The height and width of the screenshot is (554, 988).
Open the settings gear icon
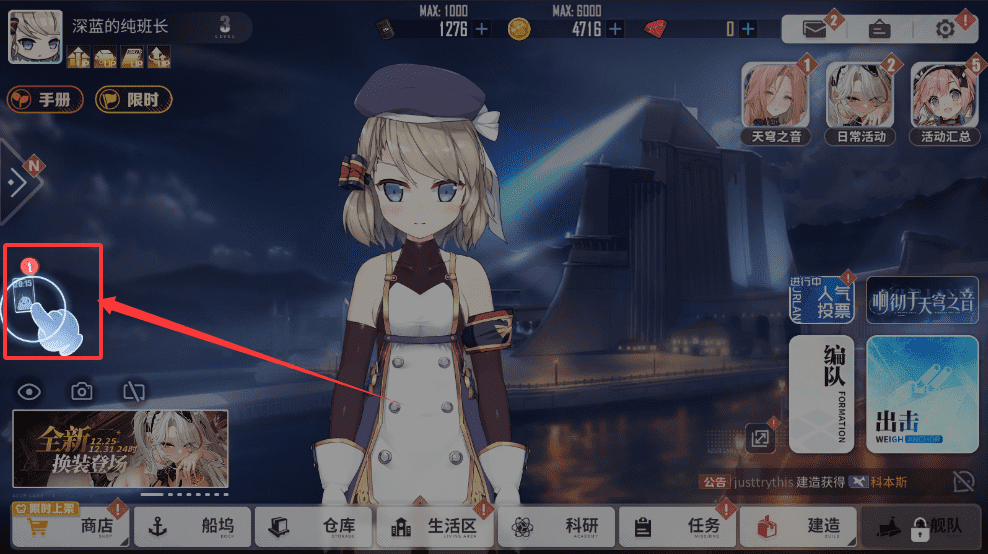[945, 29]
